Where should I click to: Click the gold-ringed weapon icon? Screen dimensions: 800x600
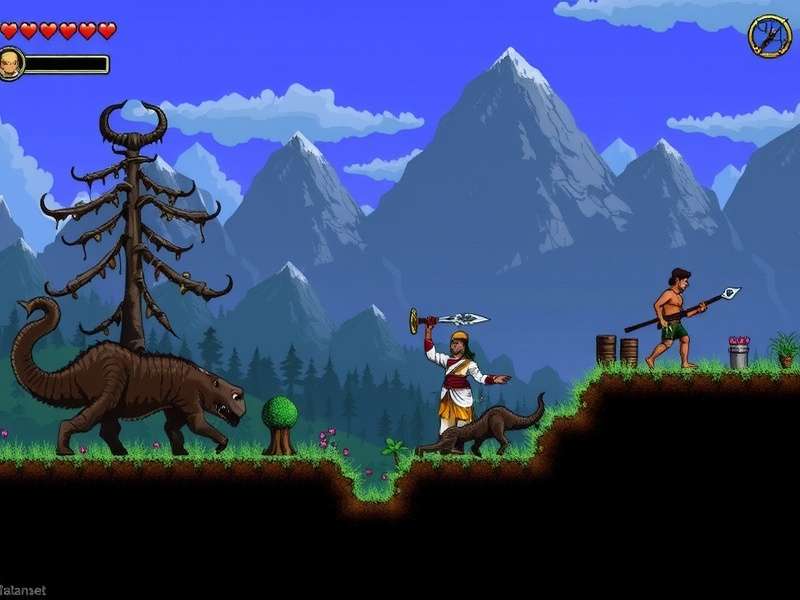pyautogui.click(x=769, y=36)
